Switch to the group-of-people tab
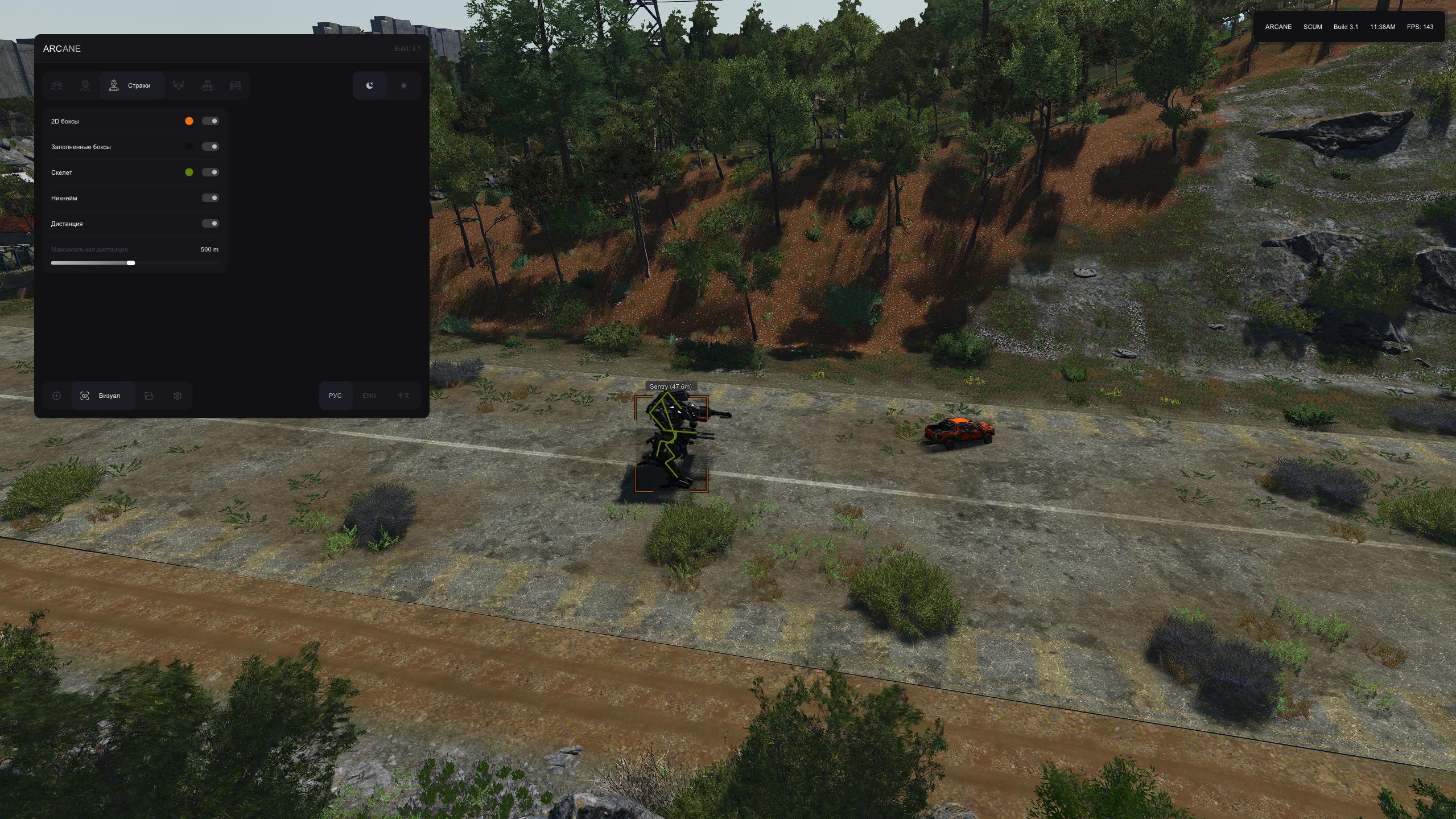 point(57,85)
